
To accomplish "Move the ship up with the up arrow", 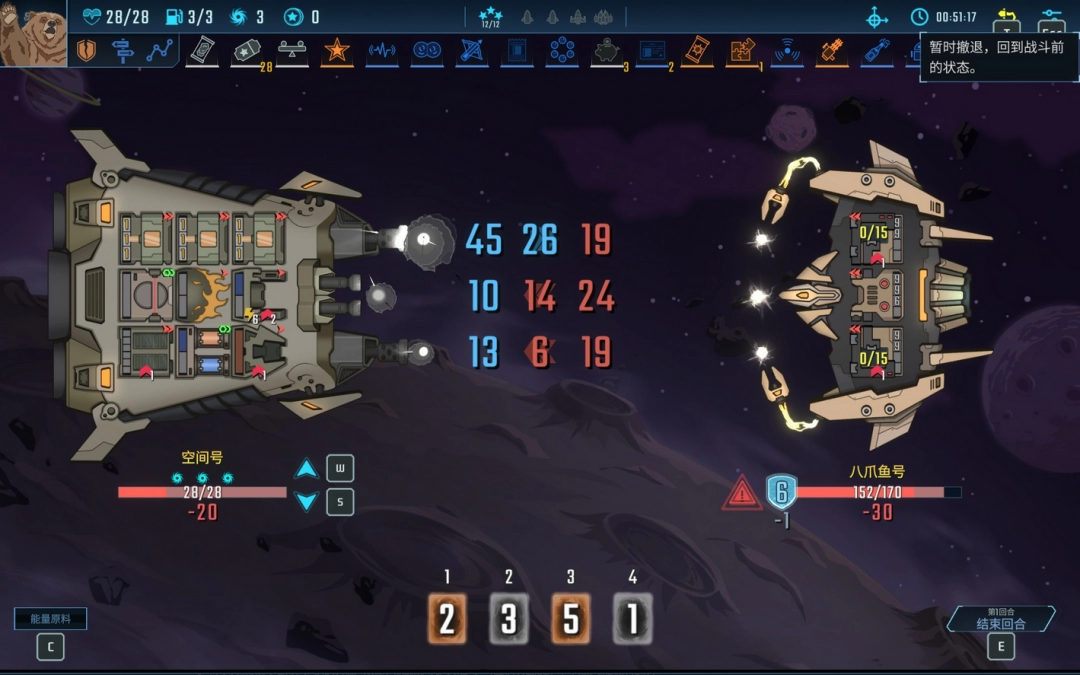I will pos(307,469).
